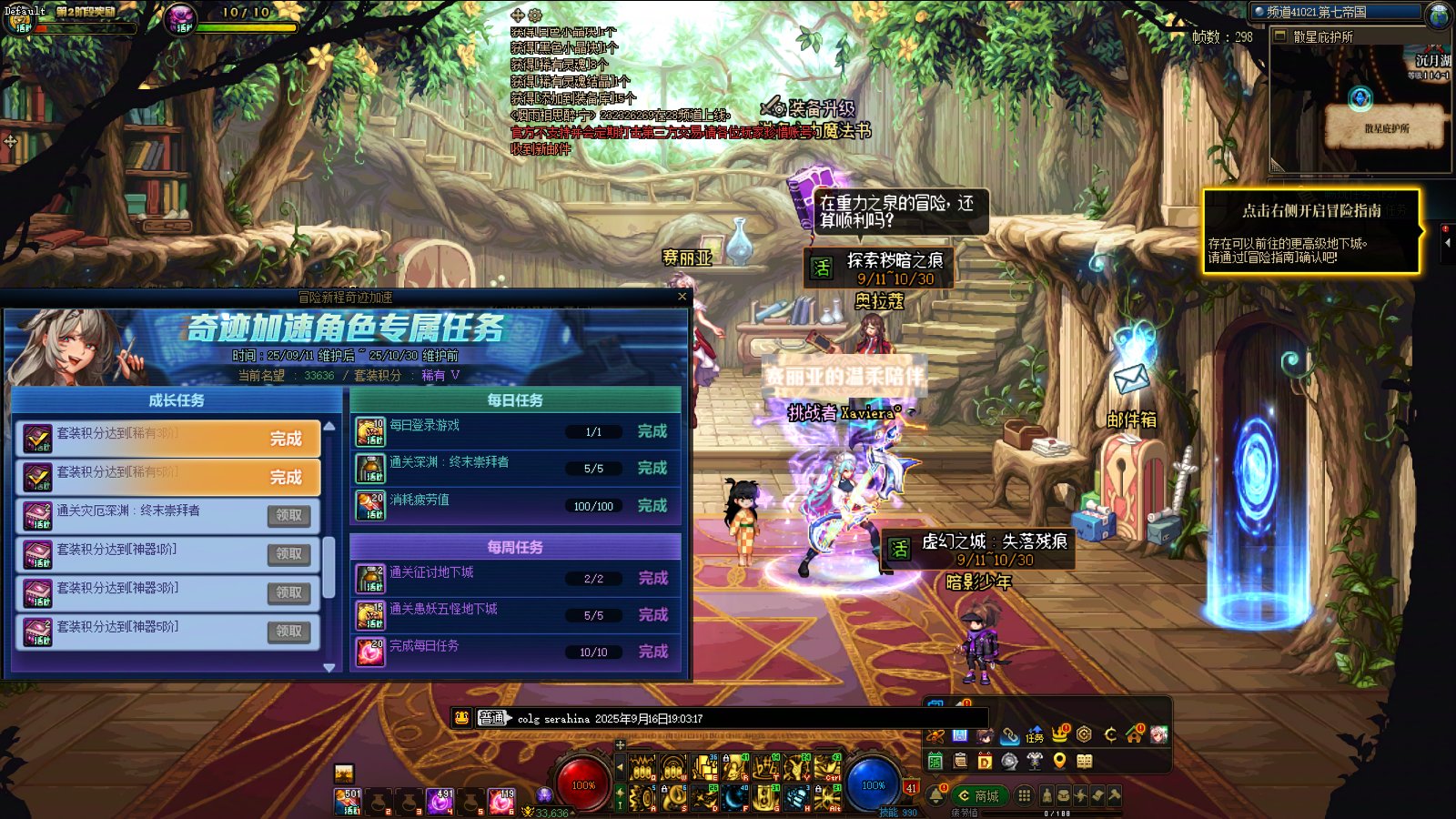Use the consumable in quick slot 1

tap(349, 801)
